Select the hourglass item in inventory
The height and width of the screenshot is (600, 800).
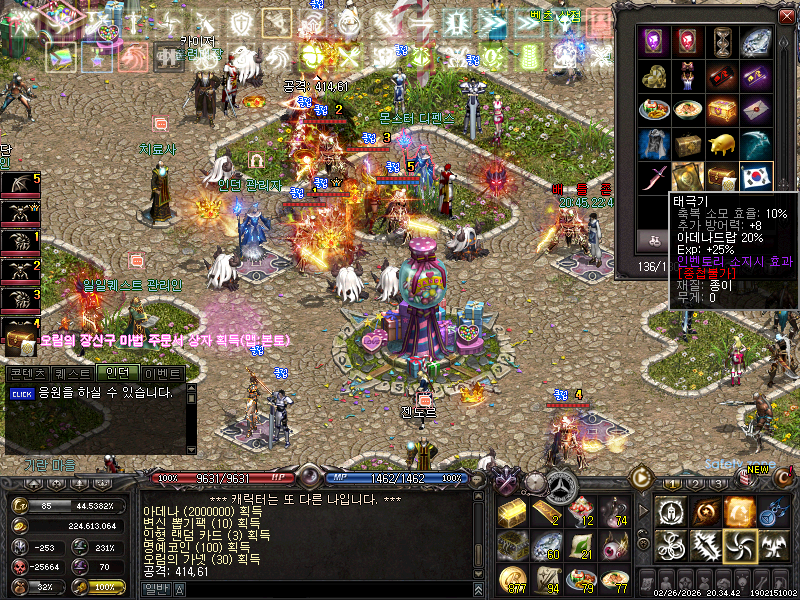click(721, 41)
